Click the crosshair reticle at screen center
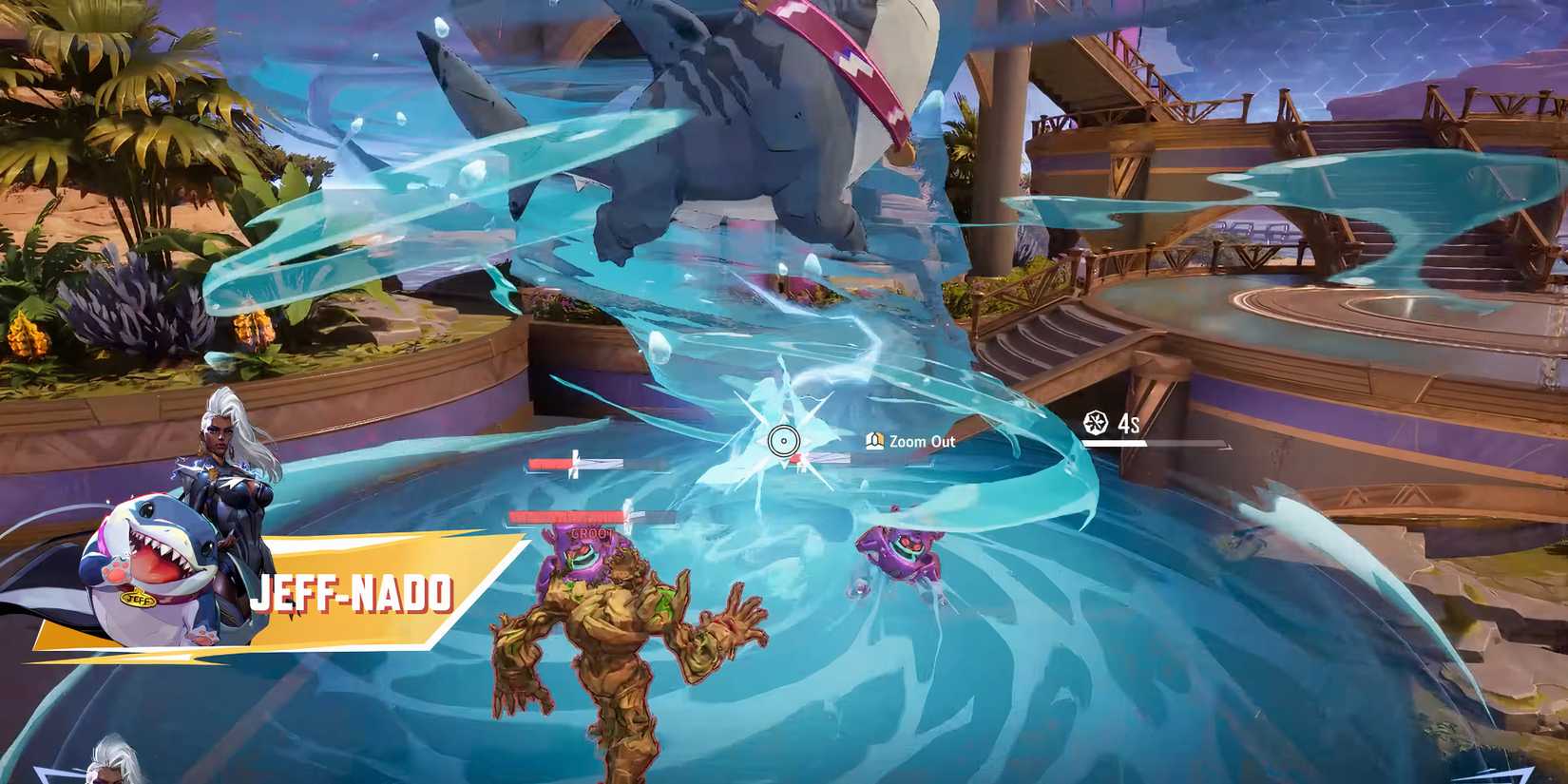The height and width of the screenshot is (784, 1568). (782, 440)
